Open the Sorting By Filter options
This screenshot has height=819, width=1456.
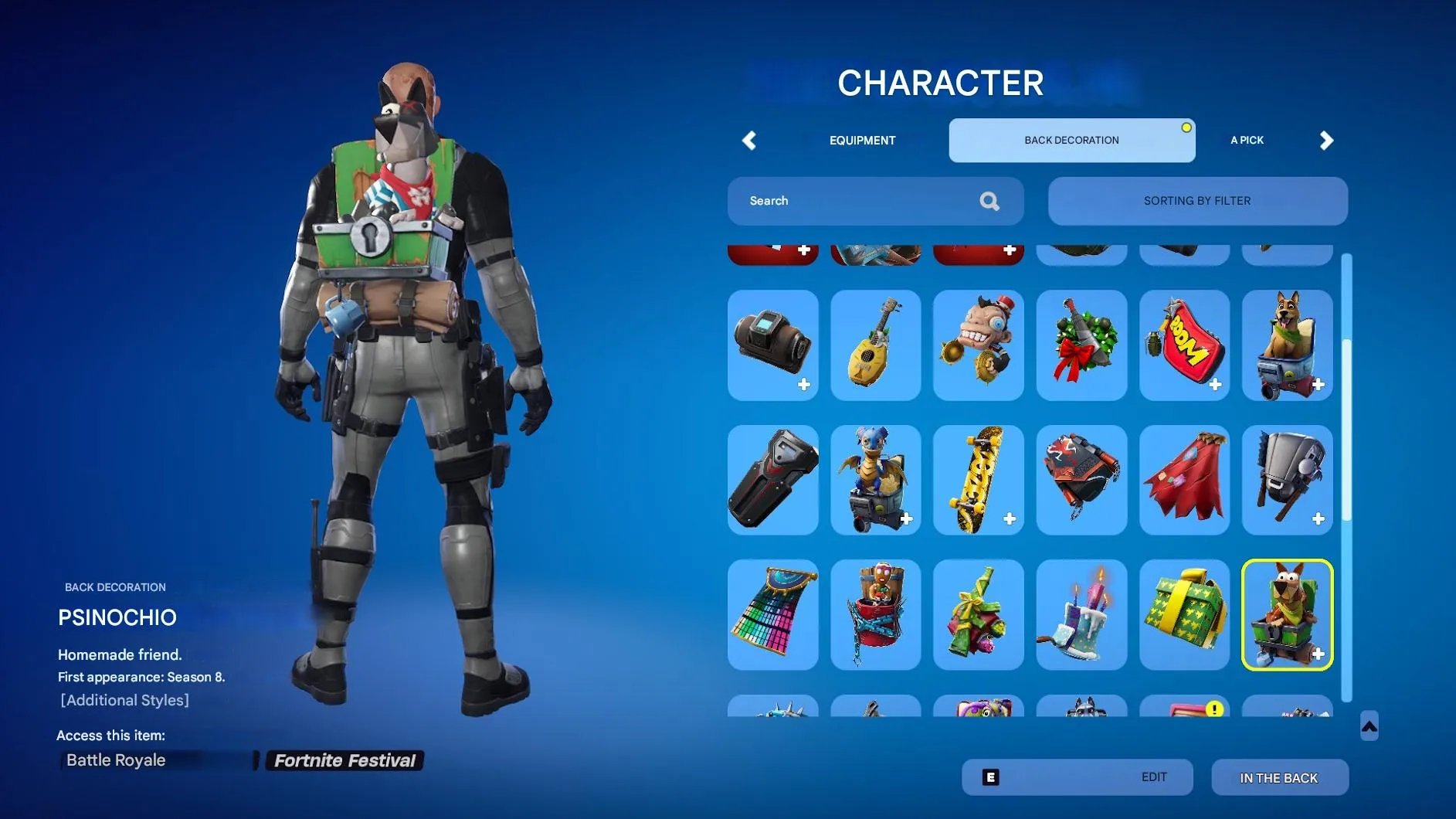coord(1197,201)
